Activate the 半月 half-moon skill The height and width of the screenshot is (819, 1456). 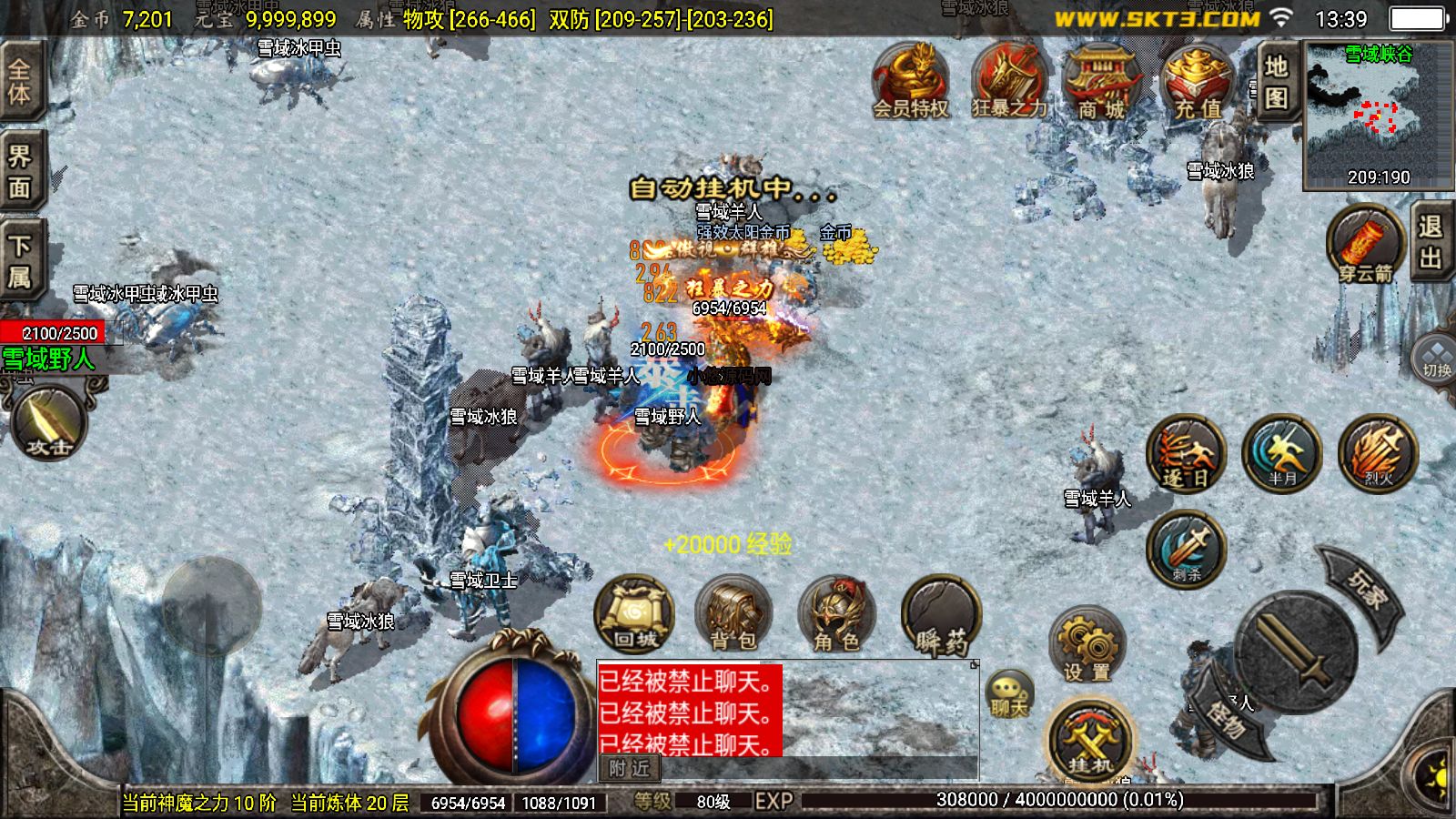pyautogui.click(x=1281, y=453)
